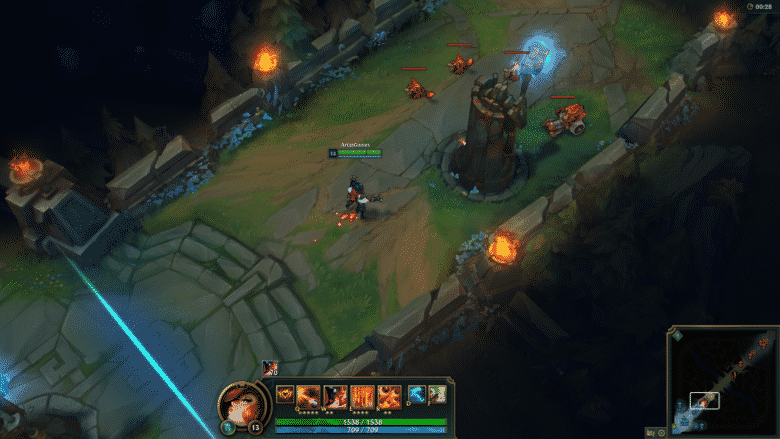The height and width of the screenshot is (439, 780).
Task: Click the teal diamond icon on the minimap corner
Action: [677, 336]
